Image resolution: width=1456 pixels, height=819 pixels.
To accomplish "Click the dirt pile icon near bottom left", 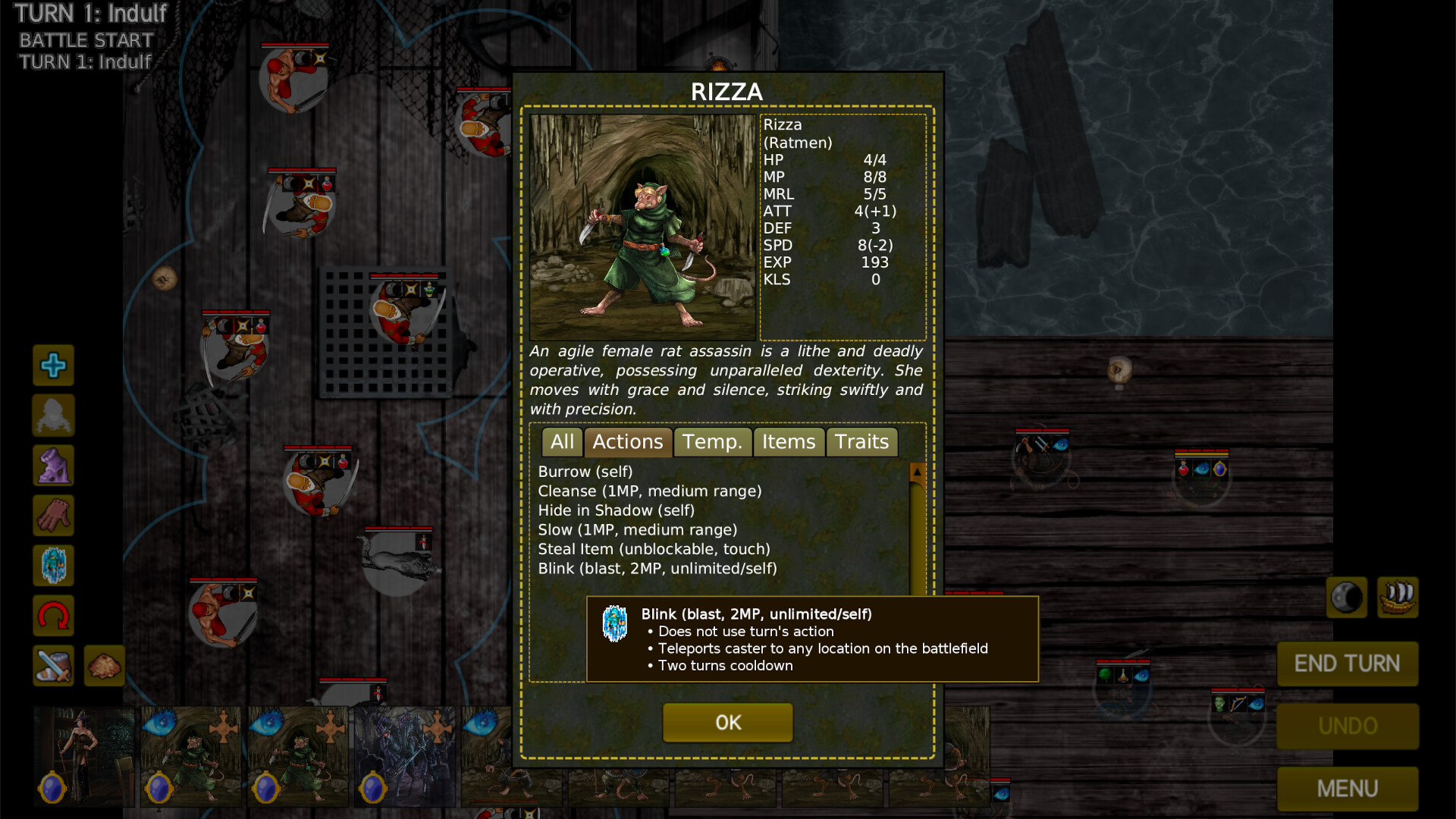I will tap(104, 667).
